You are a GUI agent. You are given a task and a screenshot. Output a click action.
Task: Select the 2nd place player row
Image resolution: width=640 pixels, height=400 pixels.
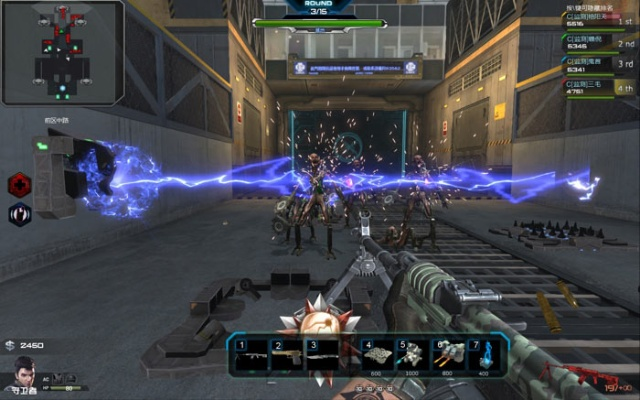(600, 44)
